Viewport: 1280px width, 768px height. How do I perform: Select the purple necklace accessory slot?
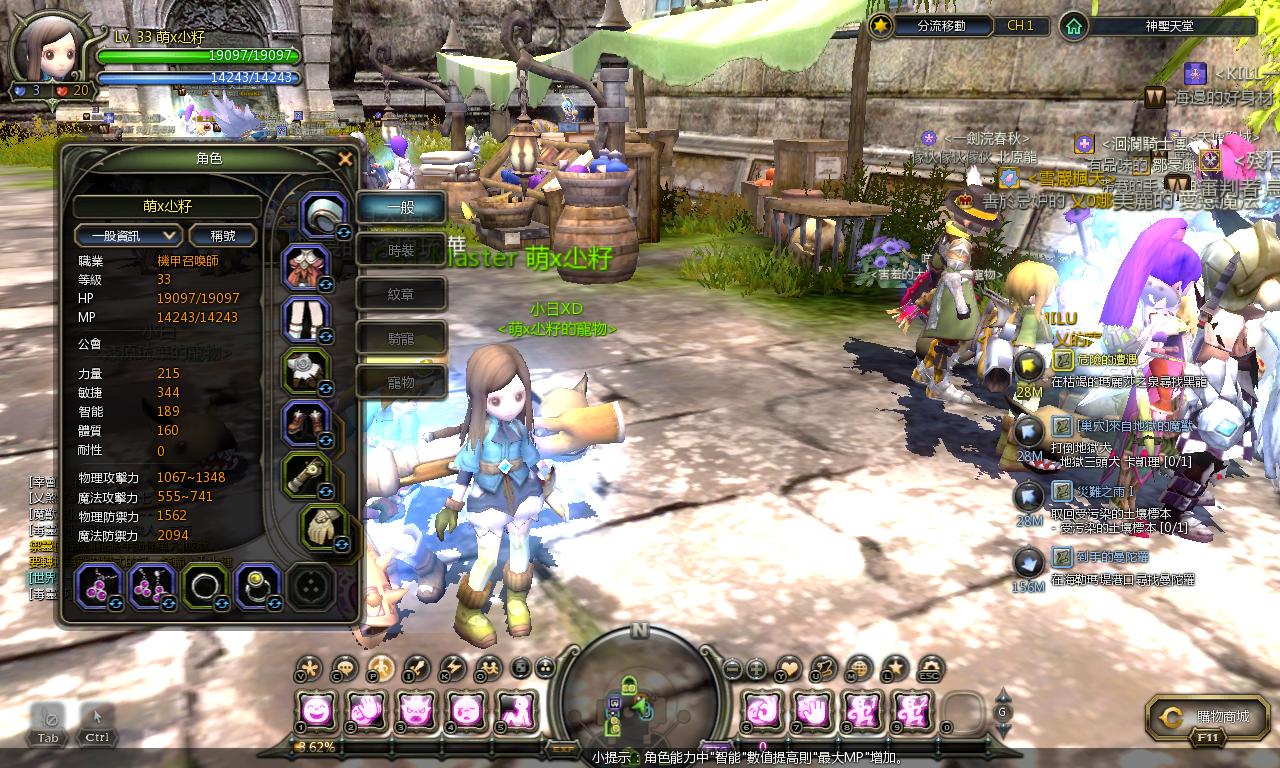99,585
